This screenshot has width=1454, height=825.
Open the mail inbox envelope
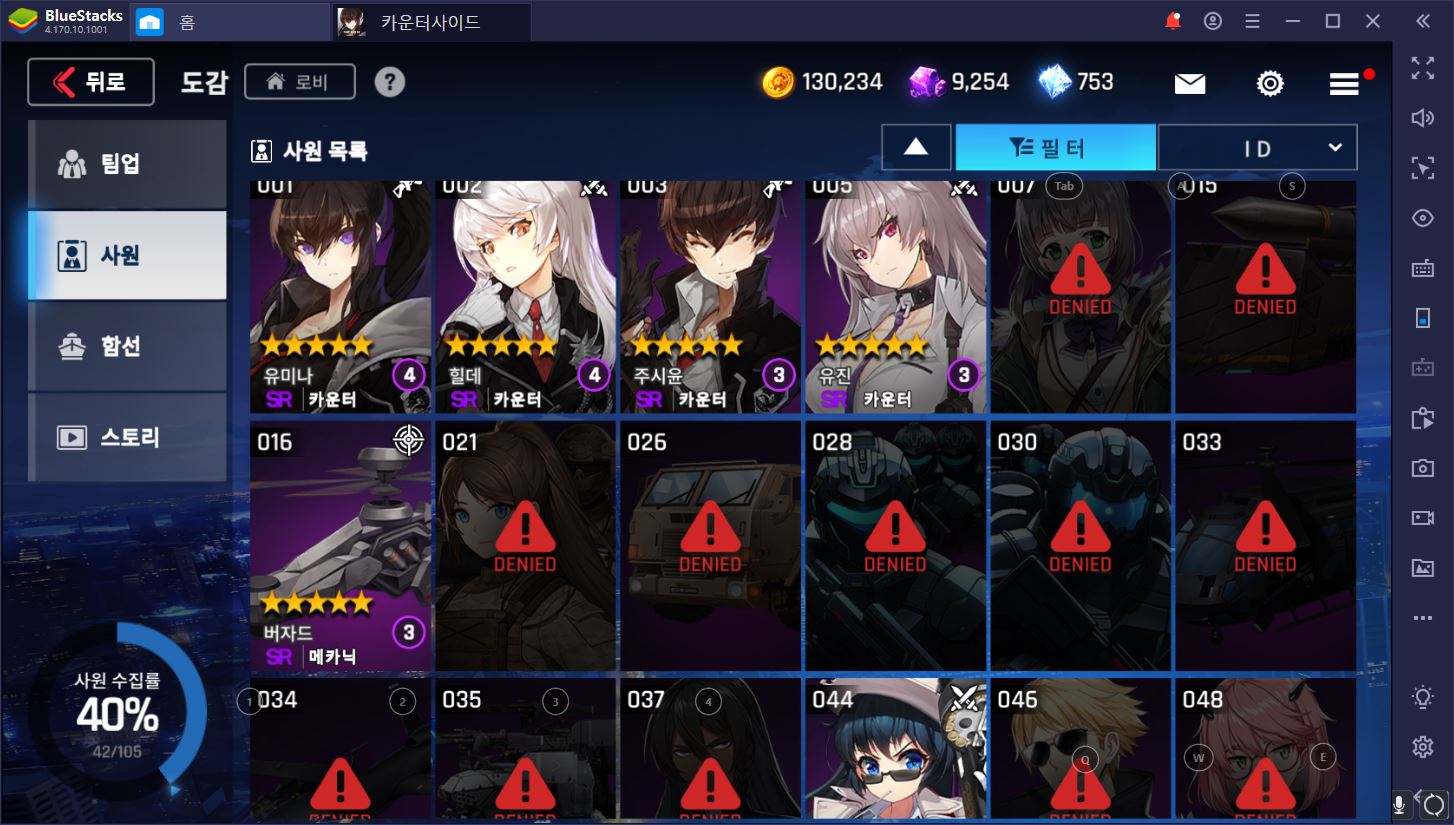tap(1189, 84)
